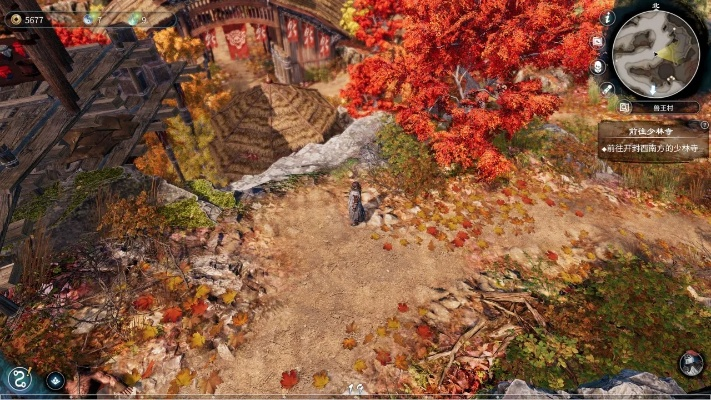This screenshot has height=400, width=711.
Task: Click the round portrait icon at bottom right
Action: (x=691, y=363)
